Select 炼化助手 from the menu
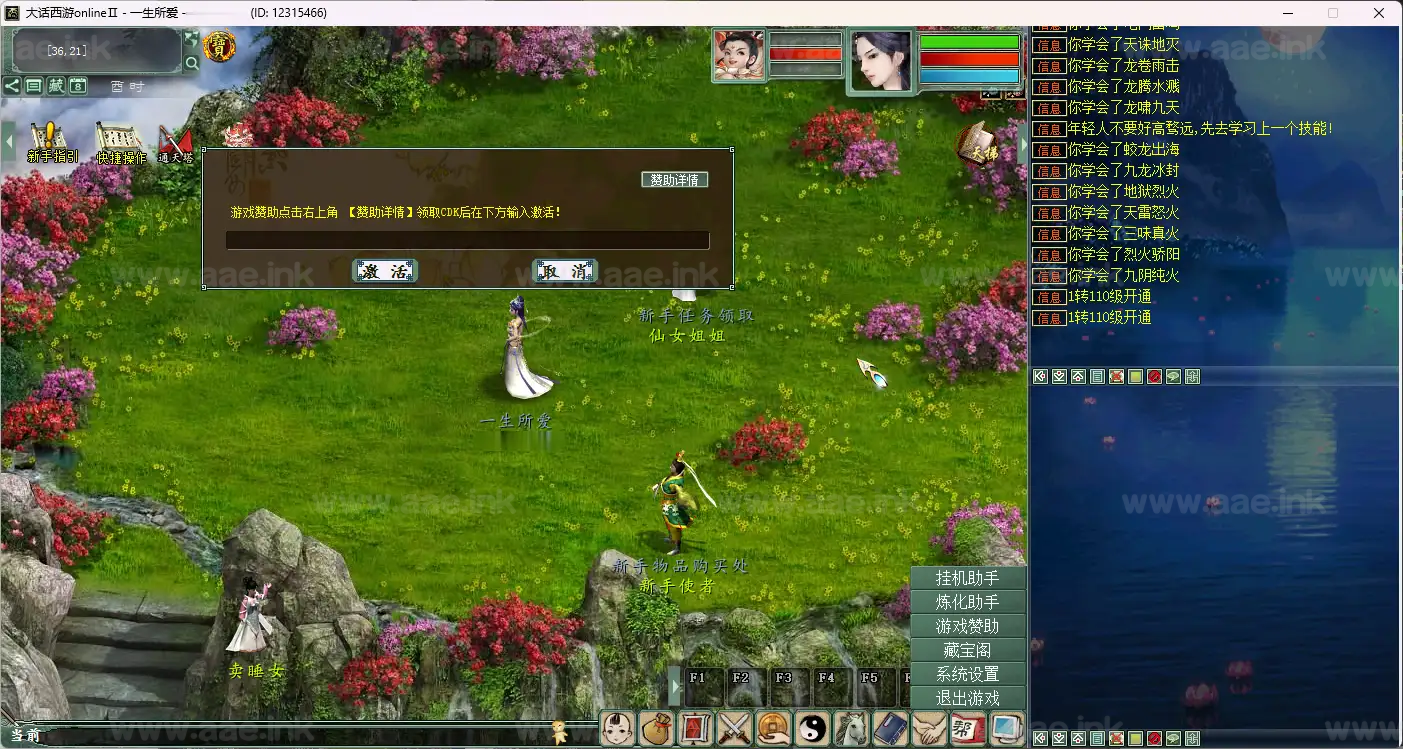1403x749 pixels. (967, 602)
